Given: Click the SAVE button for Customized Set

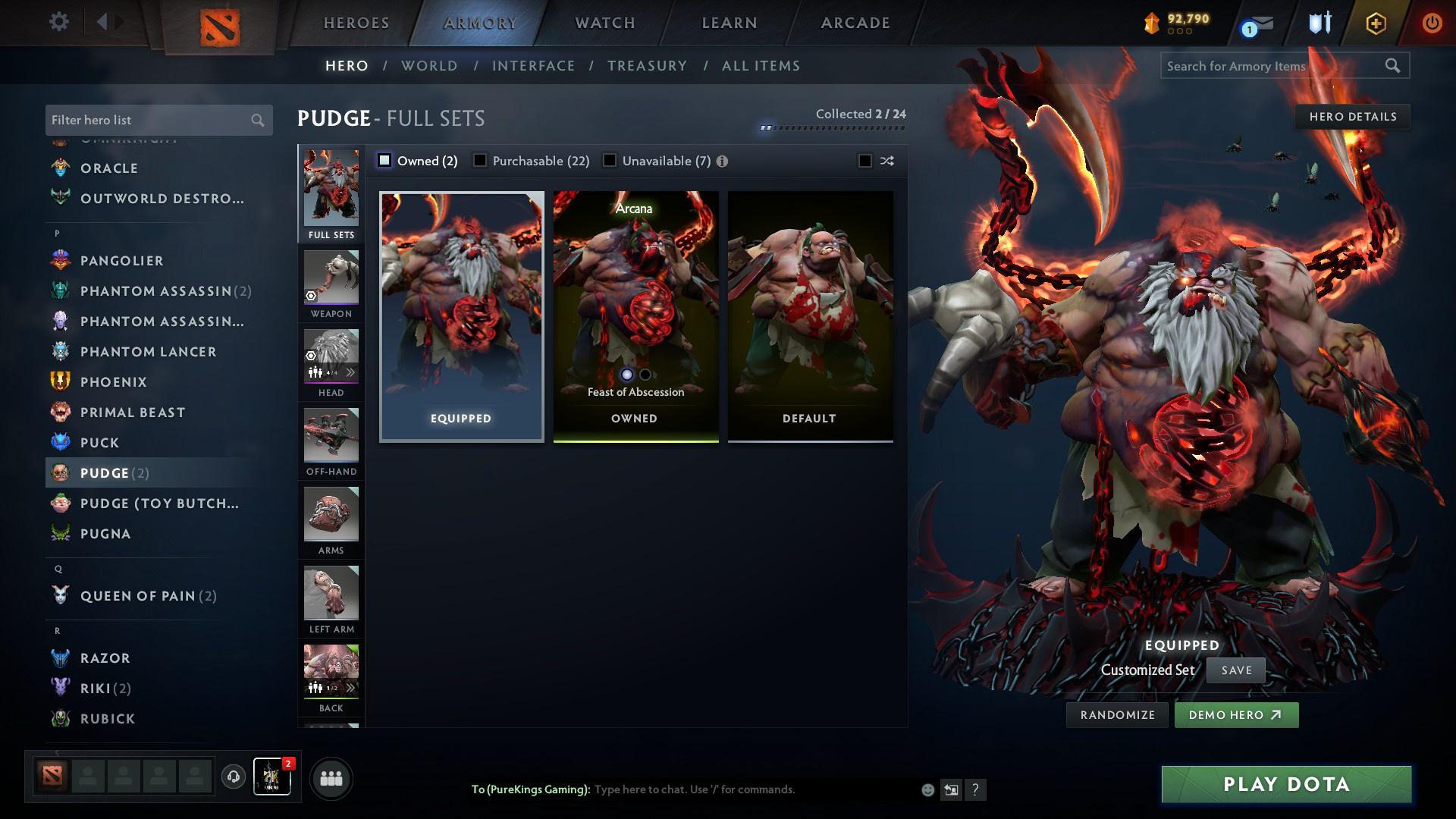Looking at the screenshot, I should [x=1235, y=670].
